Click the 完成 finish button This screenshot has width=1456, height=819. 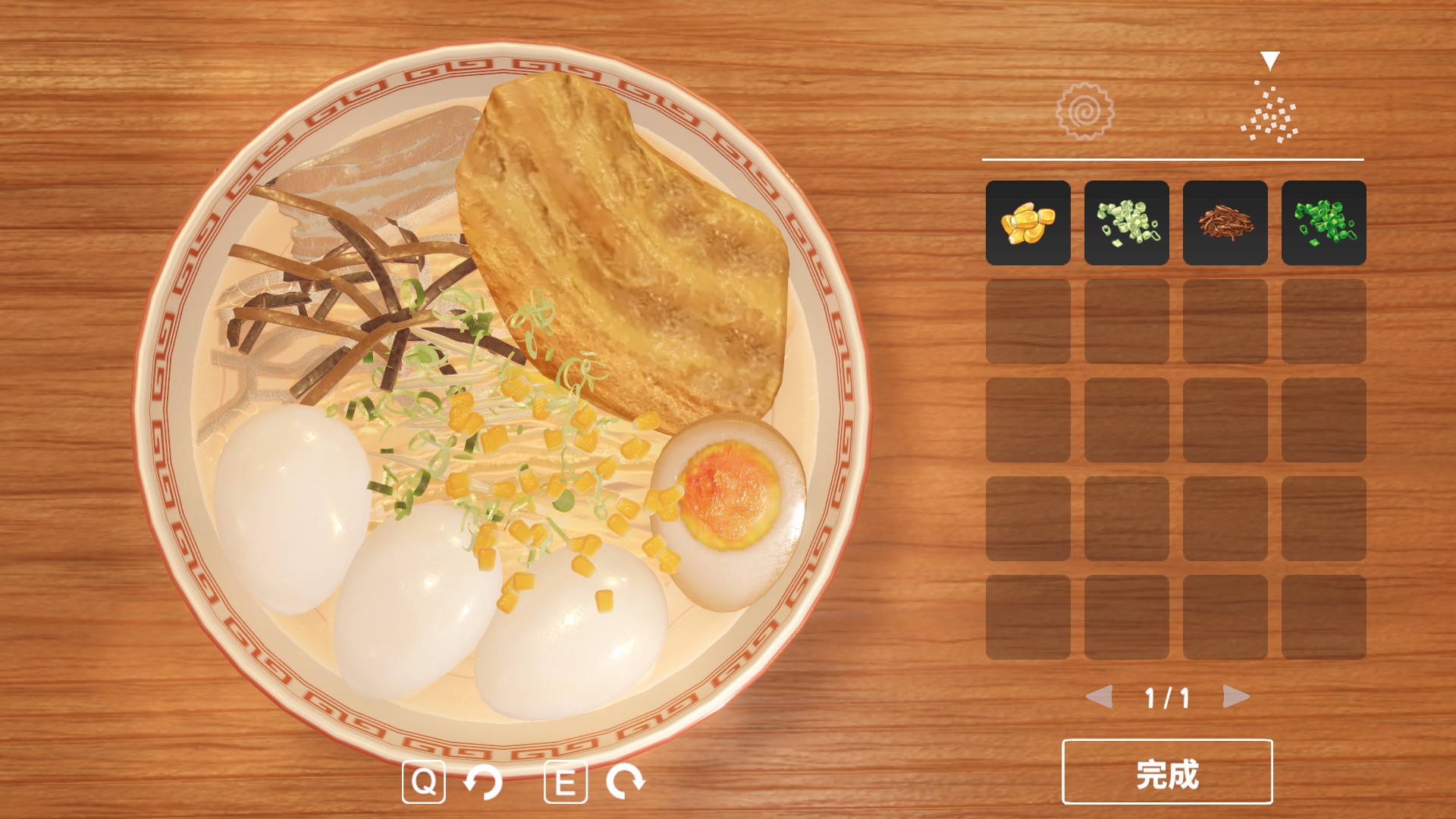click(x=1167, y=772)
